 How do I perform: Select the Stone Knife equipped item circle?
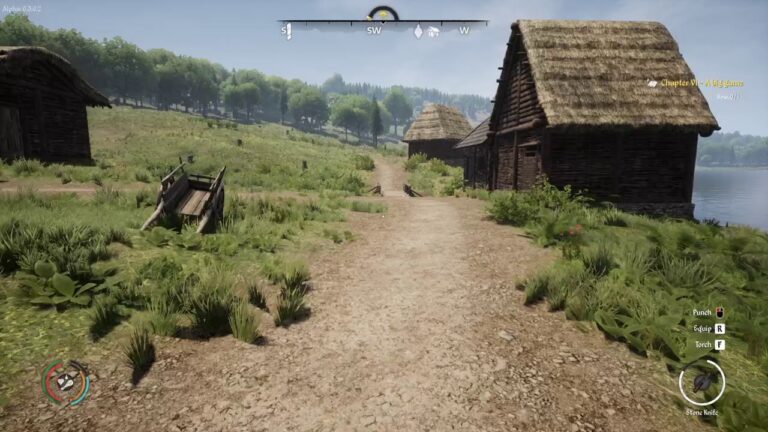(701, 381)
